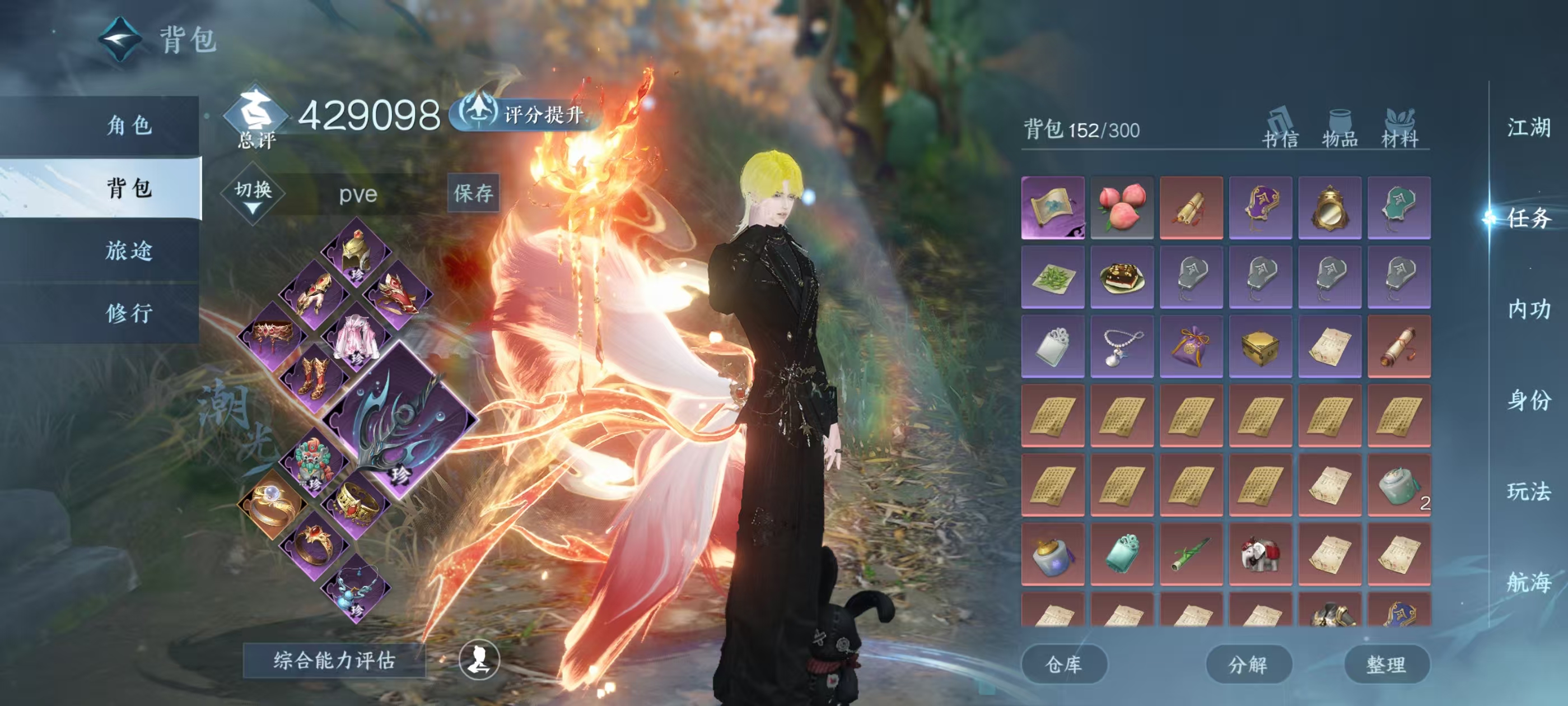The image size is (1568, 706).
Task: Select the pearl necklace item slot
Action: 1121,346
